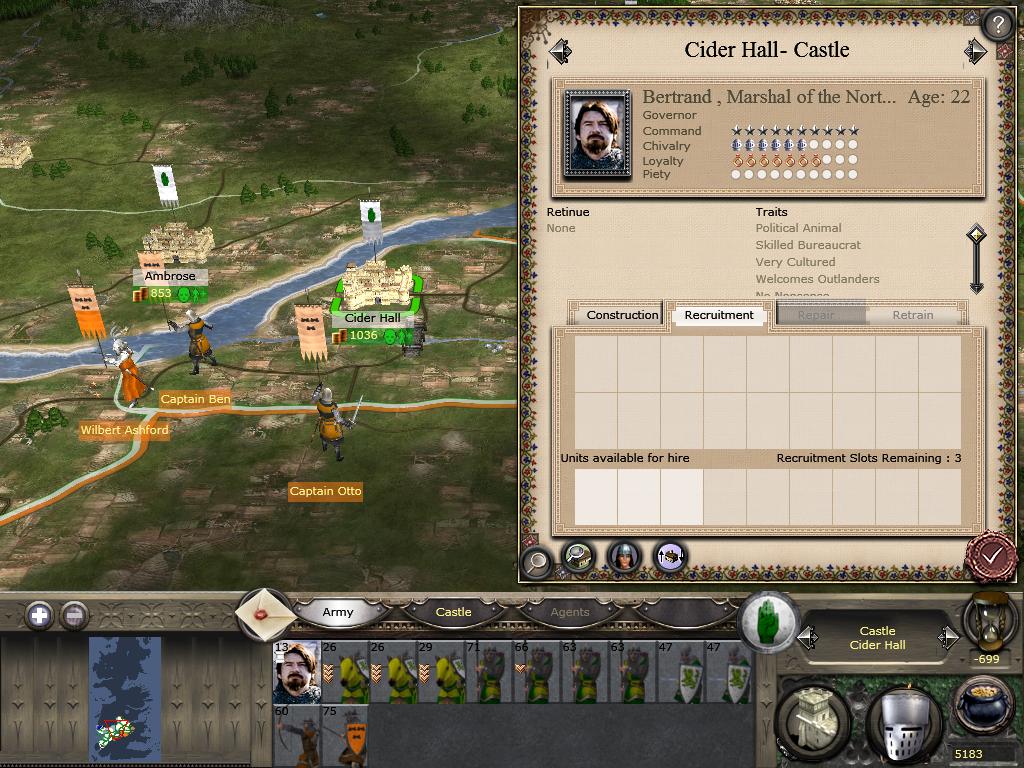The image size is (1024, 768).
Task: Open the settlement chest with arrows icon
Action: coord(669,557)
